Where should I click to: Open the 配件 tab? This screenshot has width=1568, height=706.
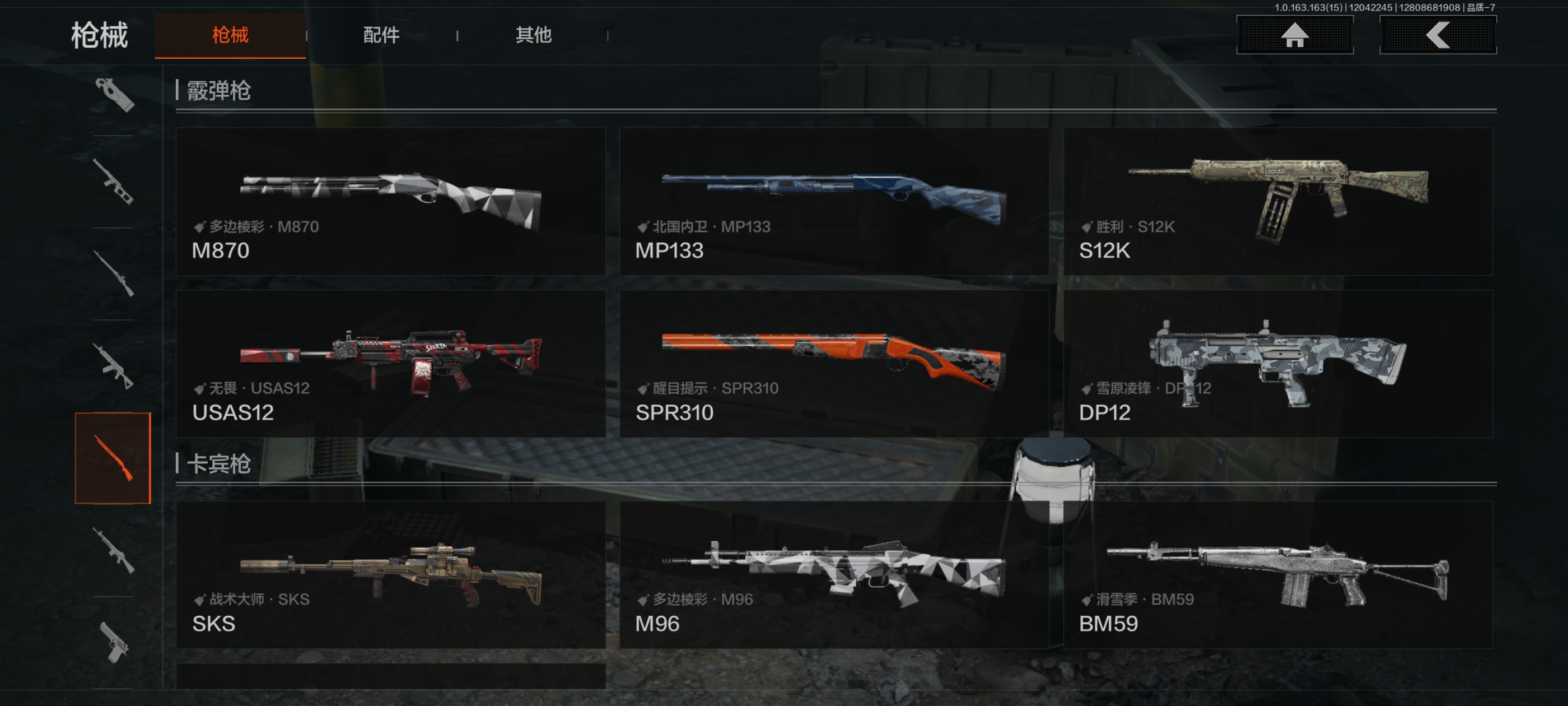coord(381,35)
